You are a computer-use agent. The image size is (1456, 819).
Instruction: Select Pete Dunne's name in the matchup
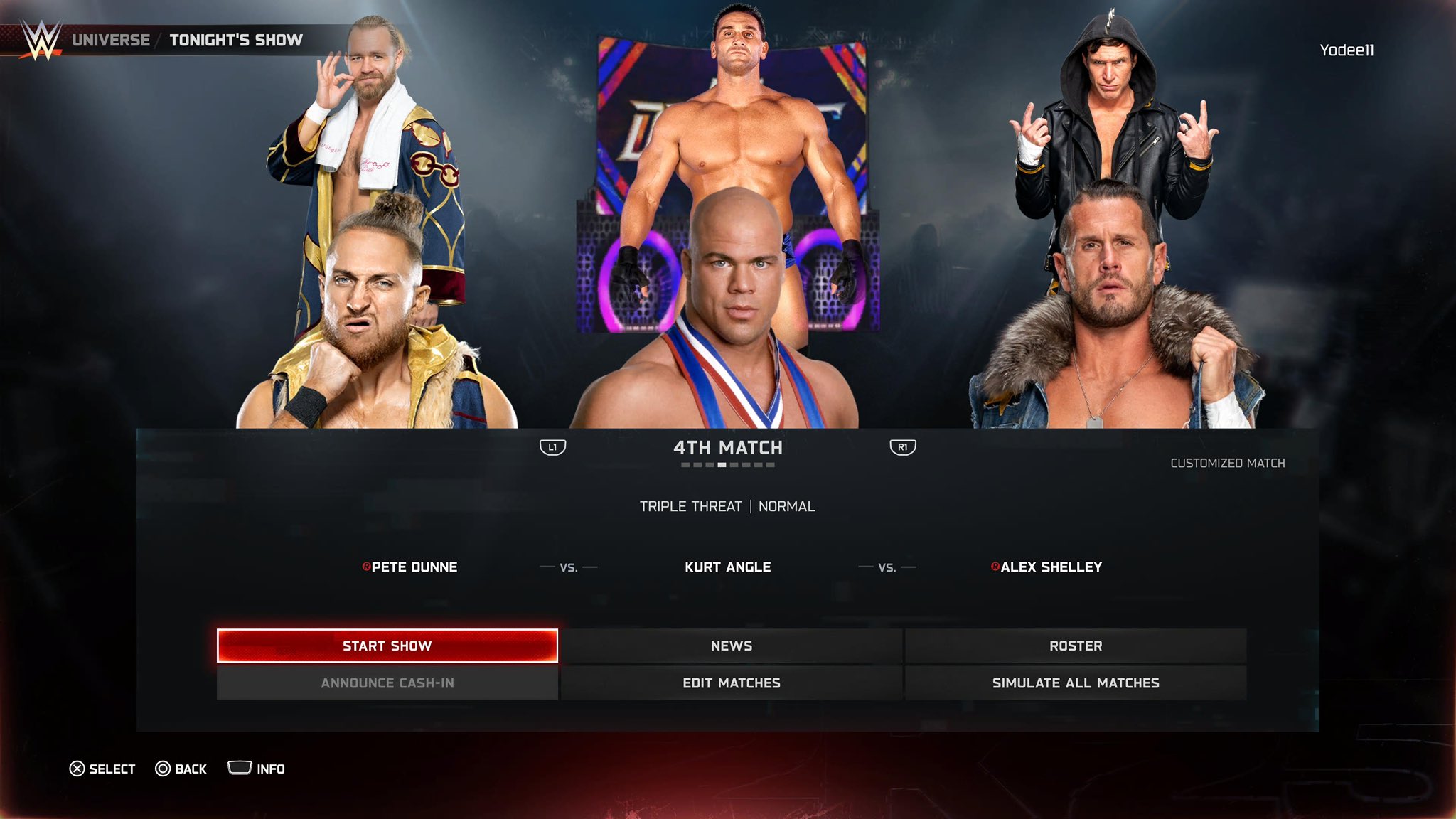(x=414, y=567)
